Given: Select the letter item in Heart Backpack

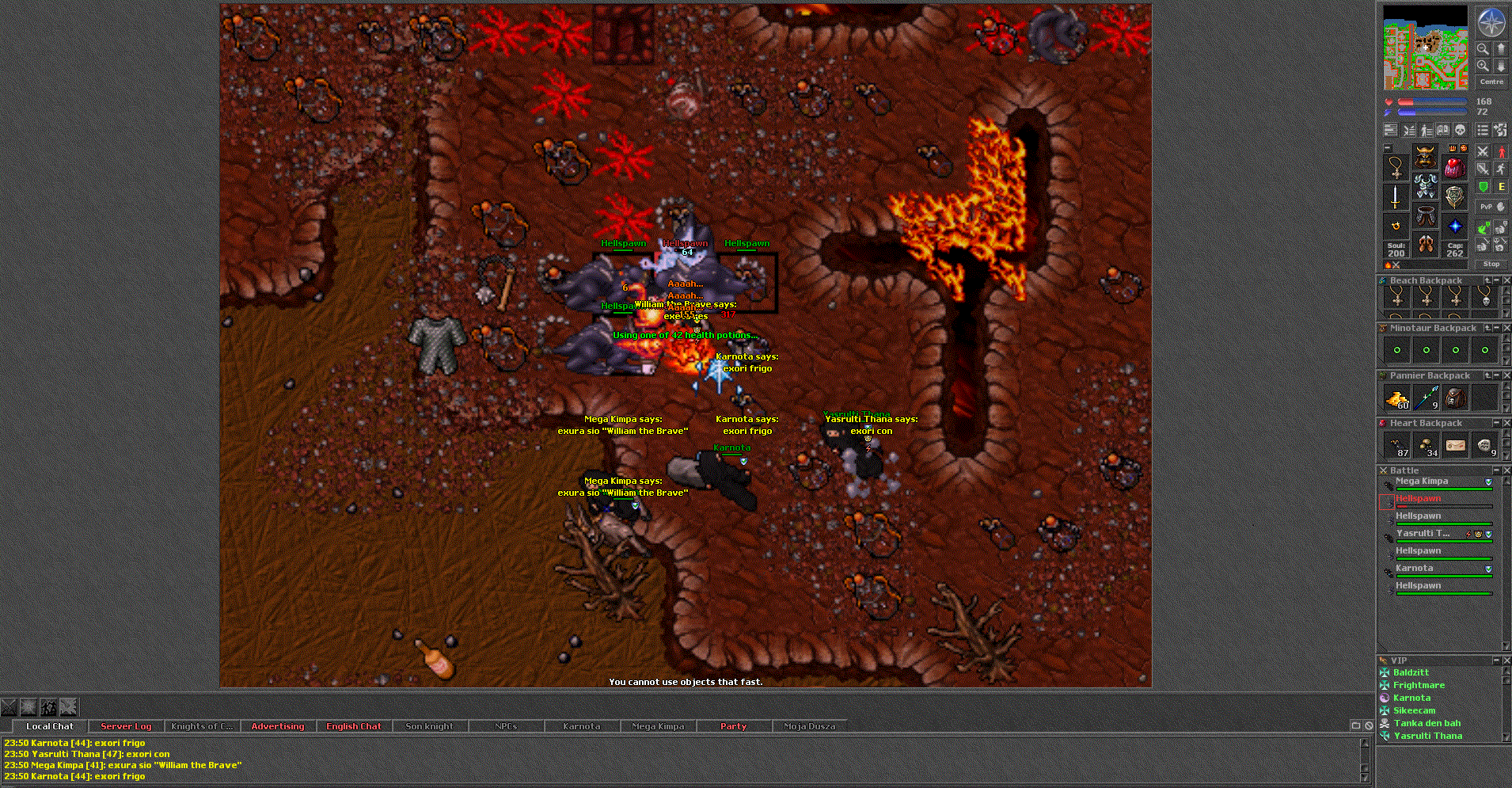Looking at the screenshot, I should [x=1456, y=445].
